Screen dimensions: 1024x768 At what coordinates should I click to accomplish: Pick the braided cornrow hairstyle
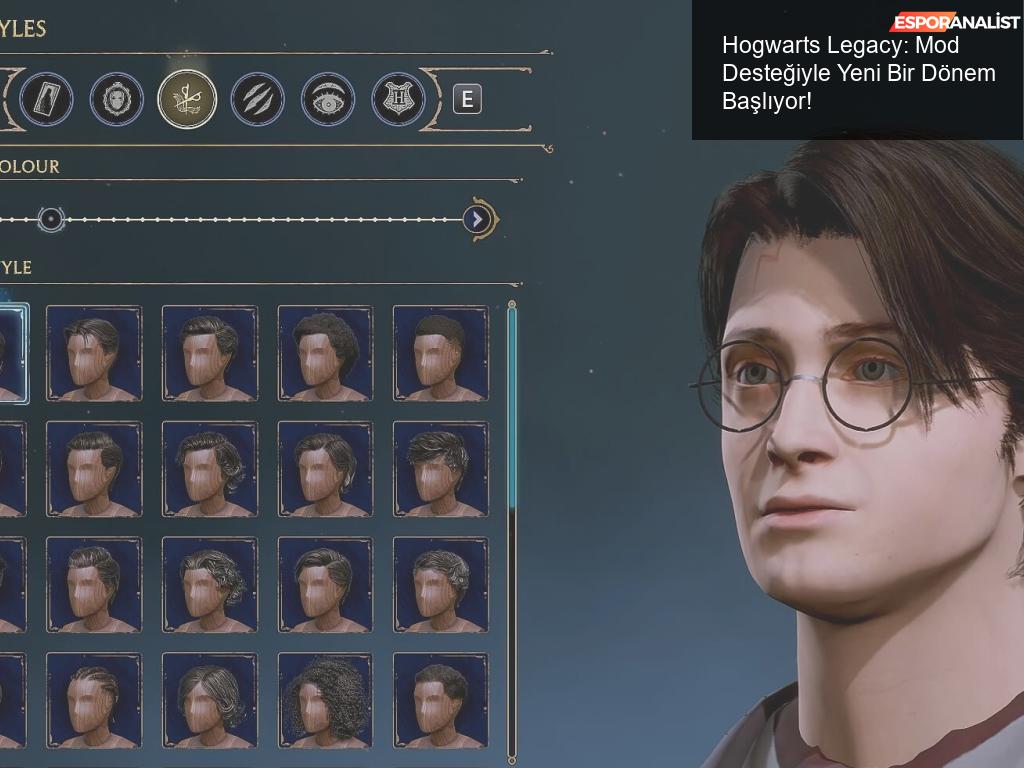tap(94, 700)
